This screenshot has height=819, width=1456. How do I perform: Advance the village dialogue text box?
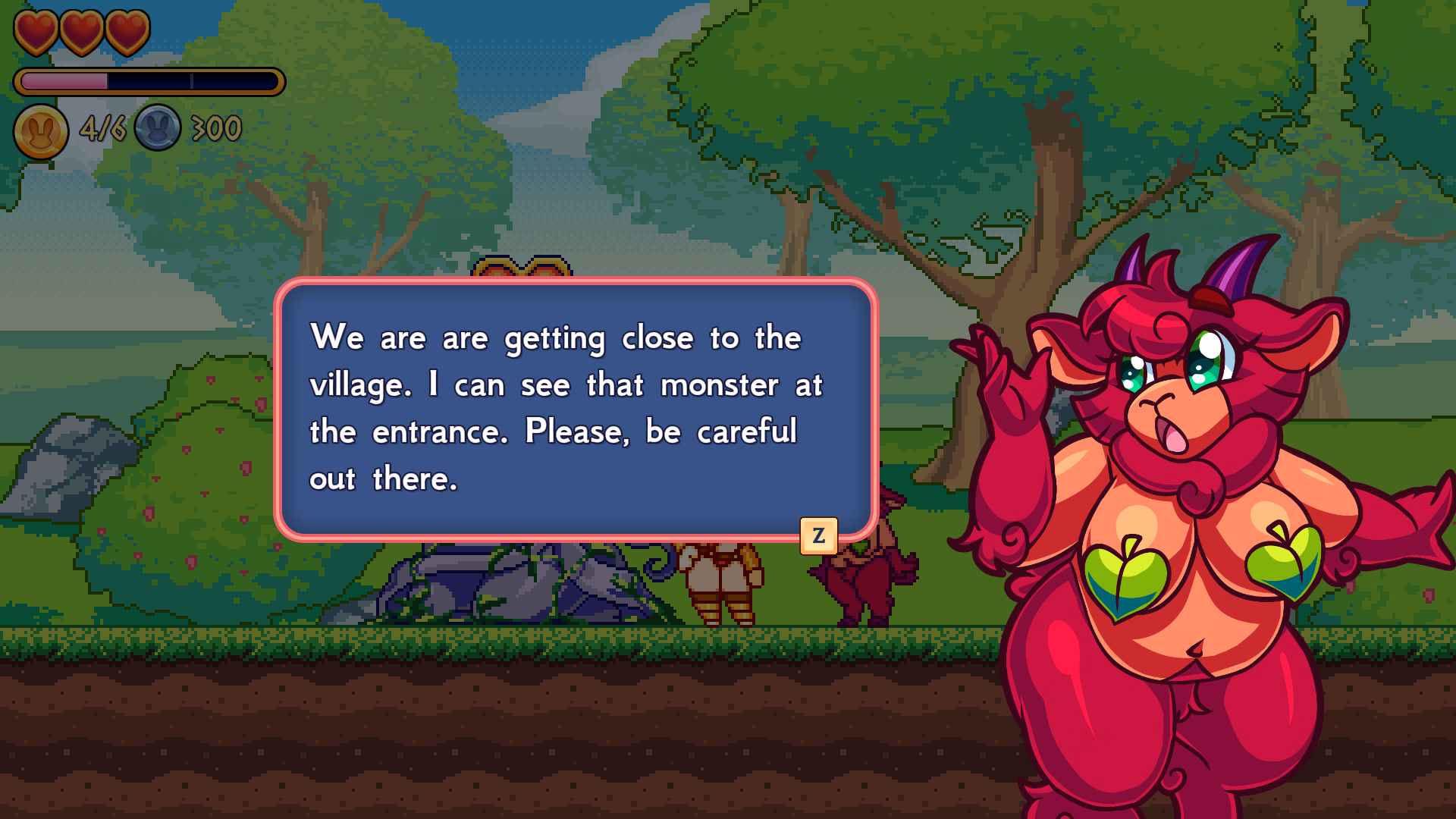[818, 535]
